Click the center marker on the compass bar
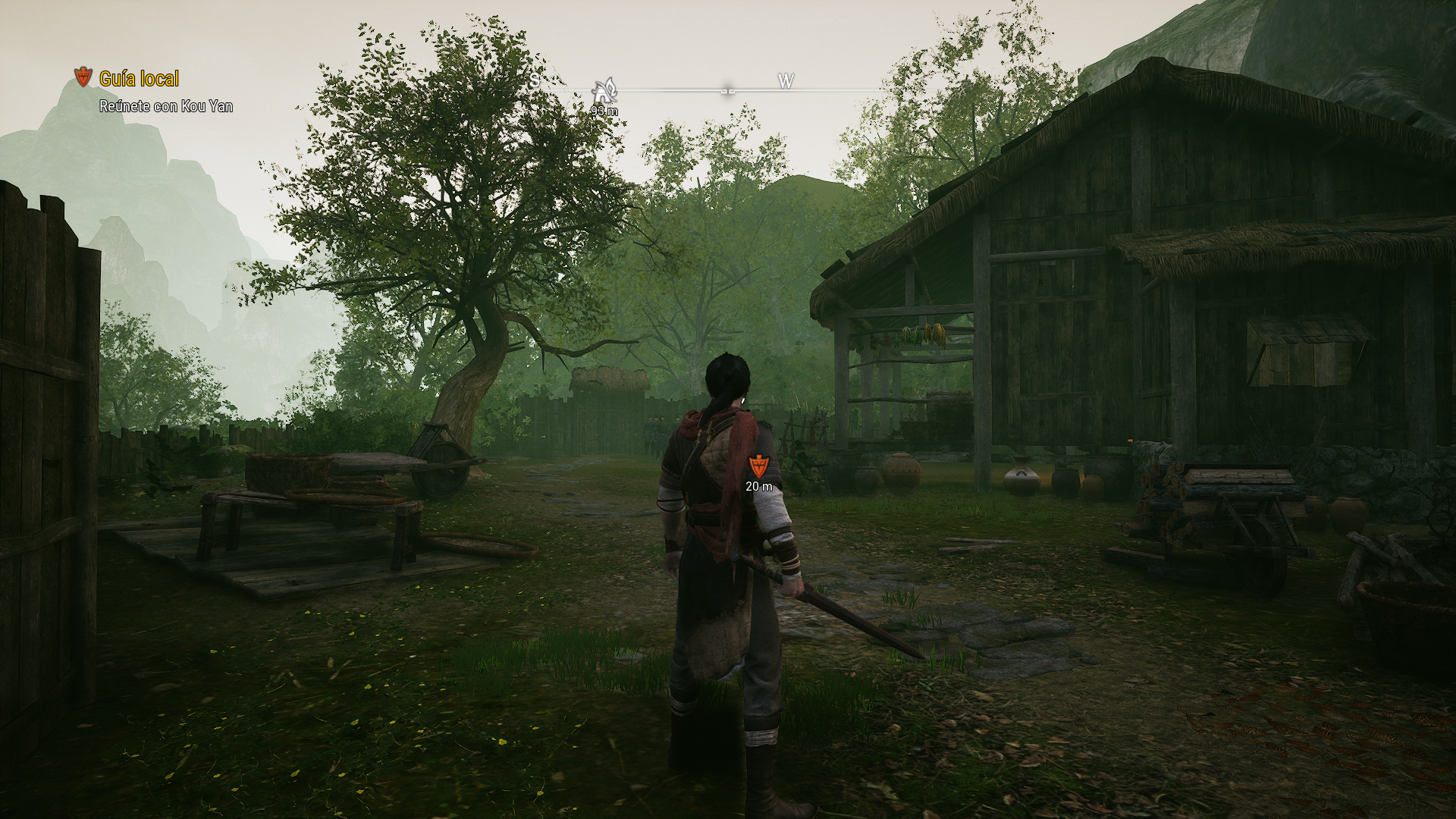1456x819 pixels. [x=728, y=89]
